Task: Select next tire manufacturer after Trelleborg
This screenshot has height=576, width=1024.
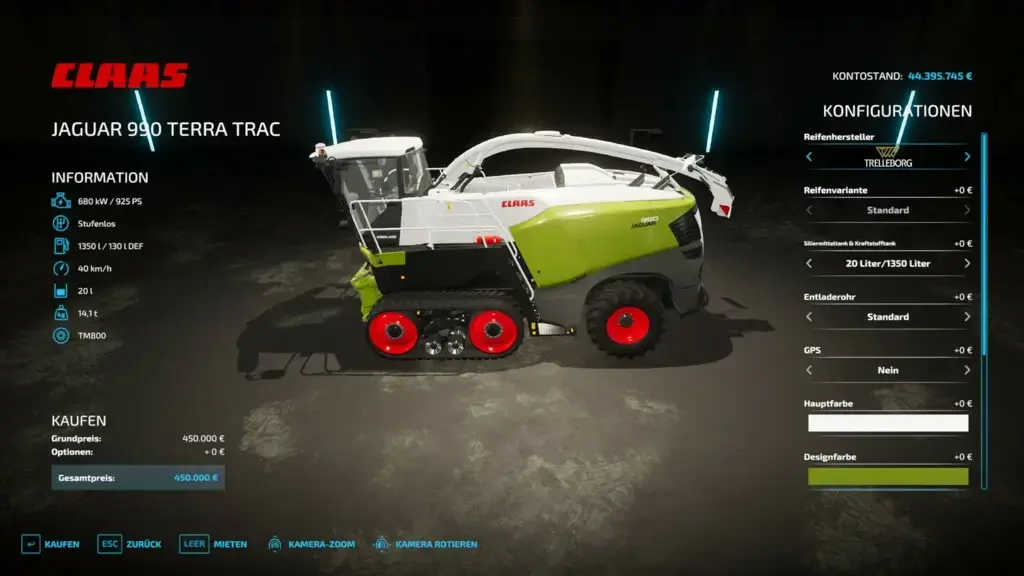Action: point(967,157)
